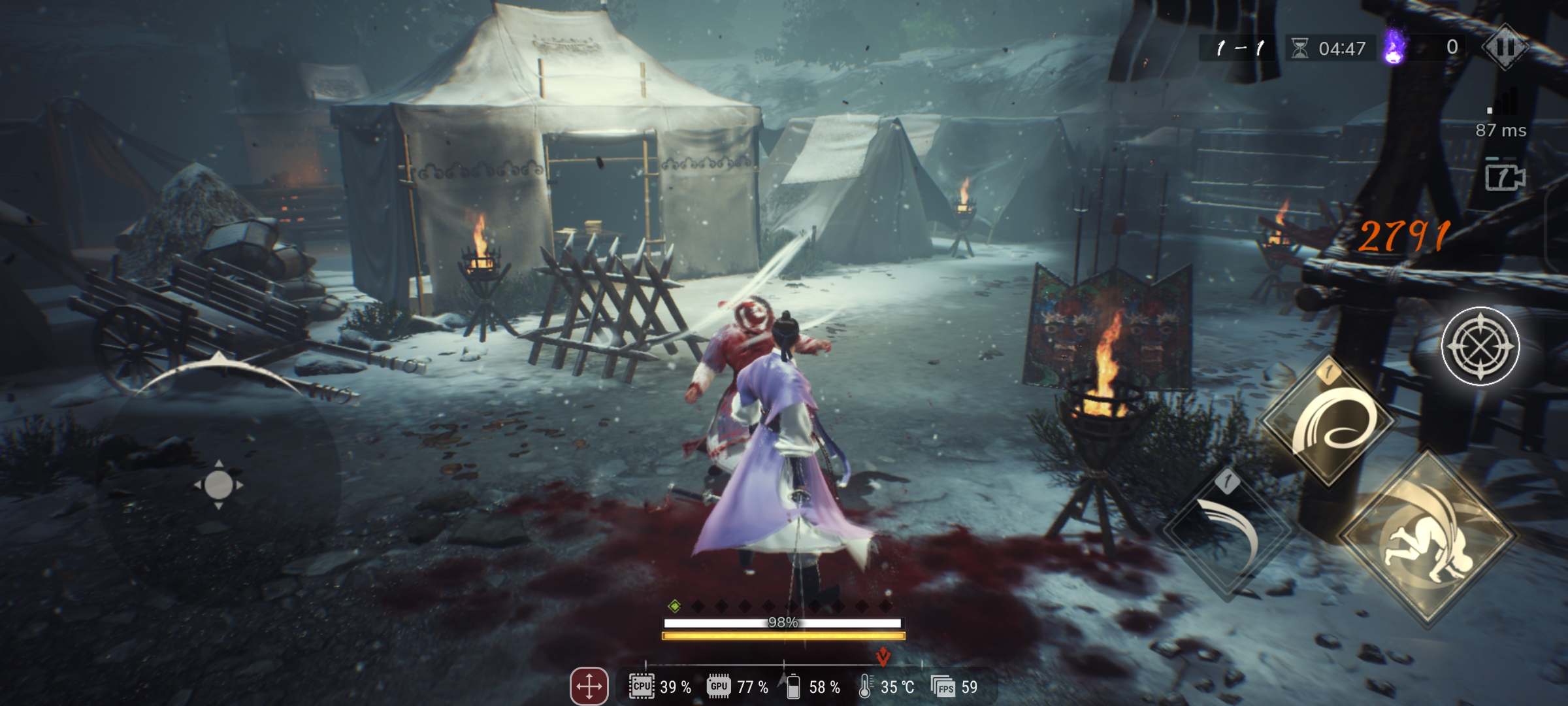This screenshot has height=706, width=1568.
Task: Activate the target lock-on crosshair button
Action: coord(1480,346)
